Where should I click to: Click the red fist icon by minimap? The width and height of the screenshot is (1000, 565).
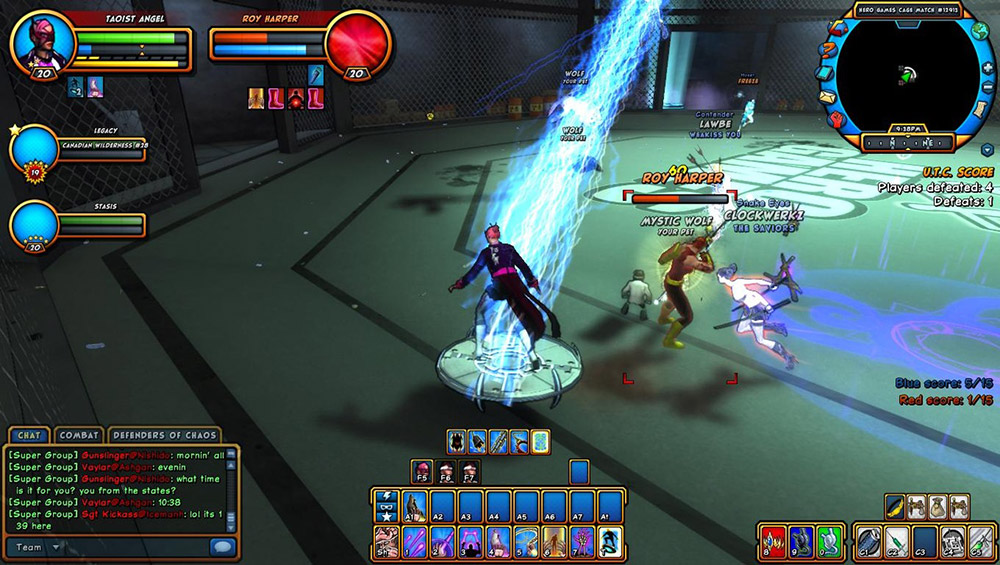coord(836,119)
